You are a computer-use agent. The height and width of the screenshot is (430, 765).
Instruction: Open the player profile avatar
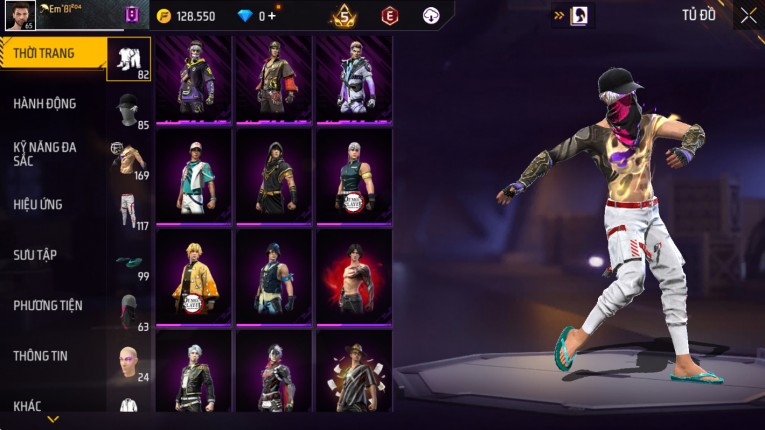20,15
